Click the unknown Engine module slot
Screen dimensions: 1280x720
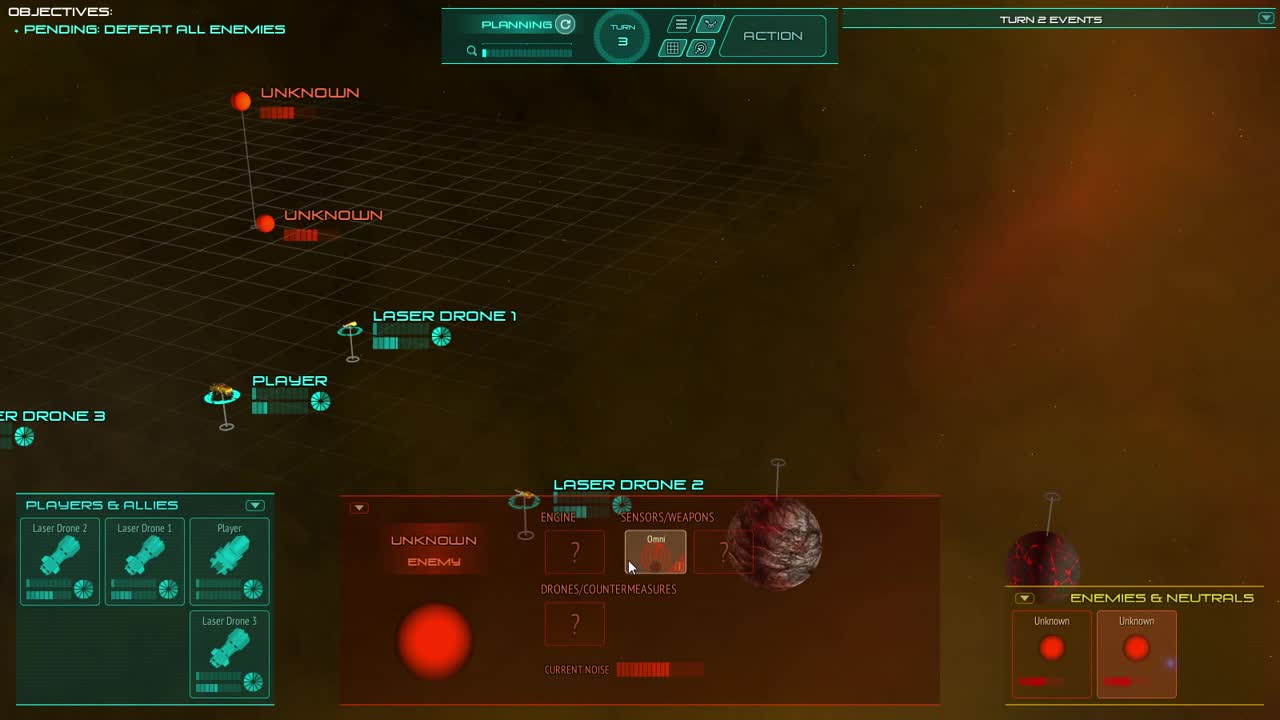pos(575,551)
